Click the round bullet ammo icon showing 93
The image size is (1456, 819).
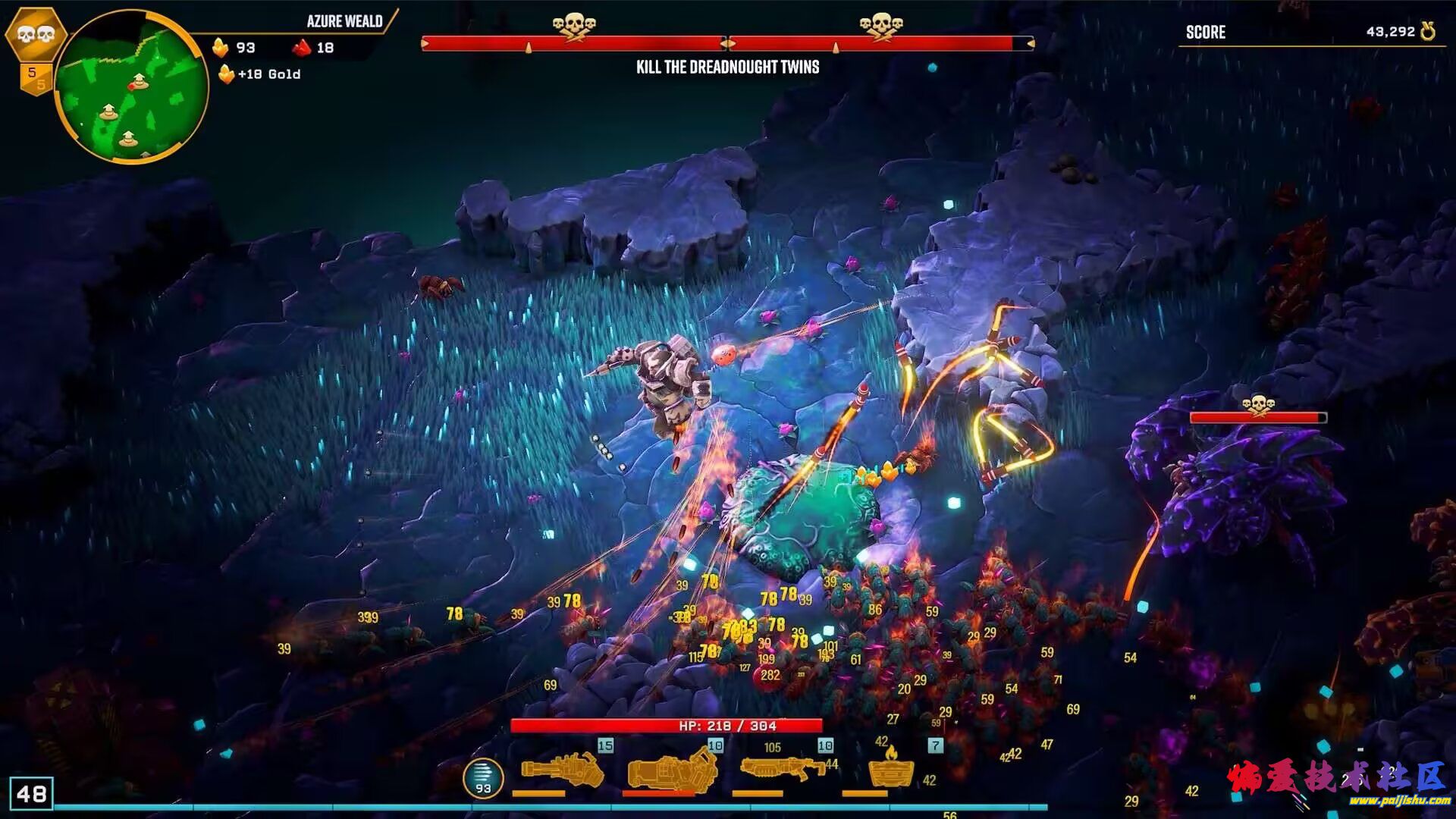tap(483, 778)
